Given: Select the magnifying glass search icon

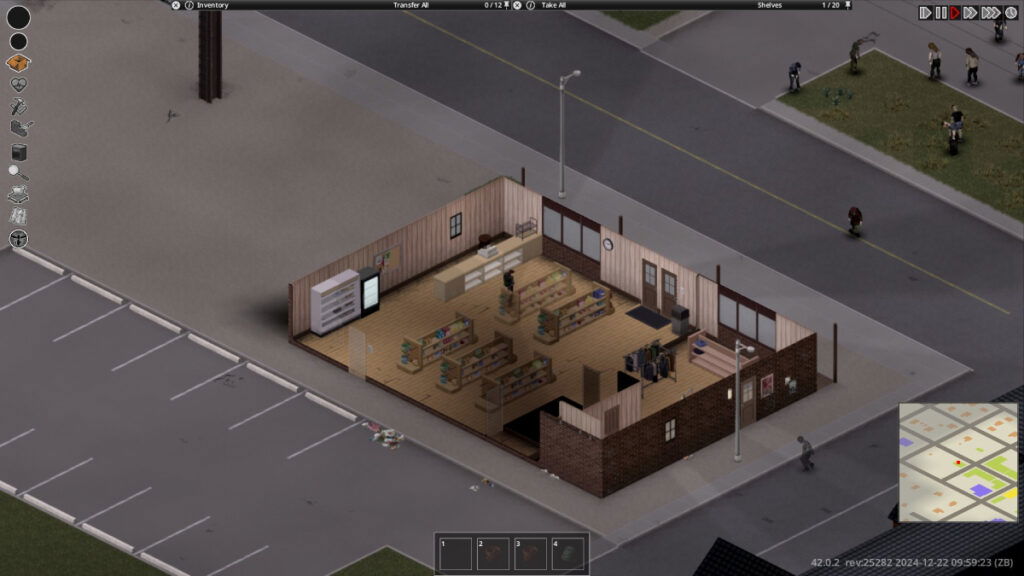Looking at the screenshot, I should click(x=18, y=173).
